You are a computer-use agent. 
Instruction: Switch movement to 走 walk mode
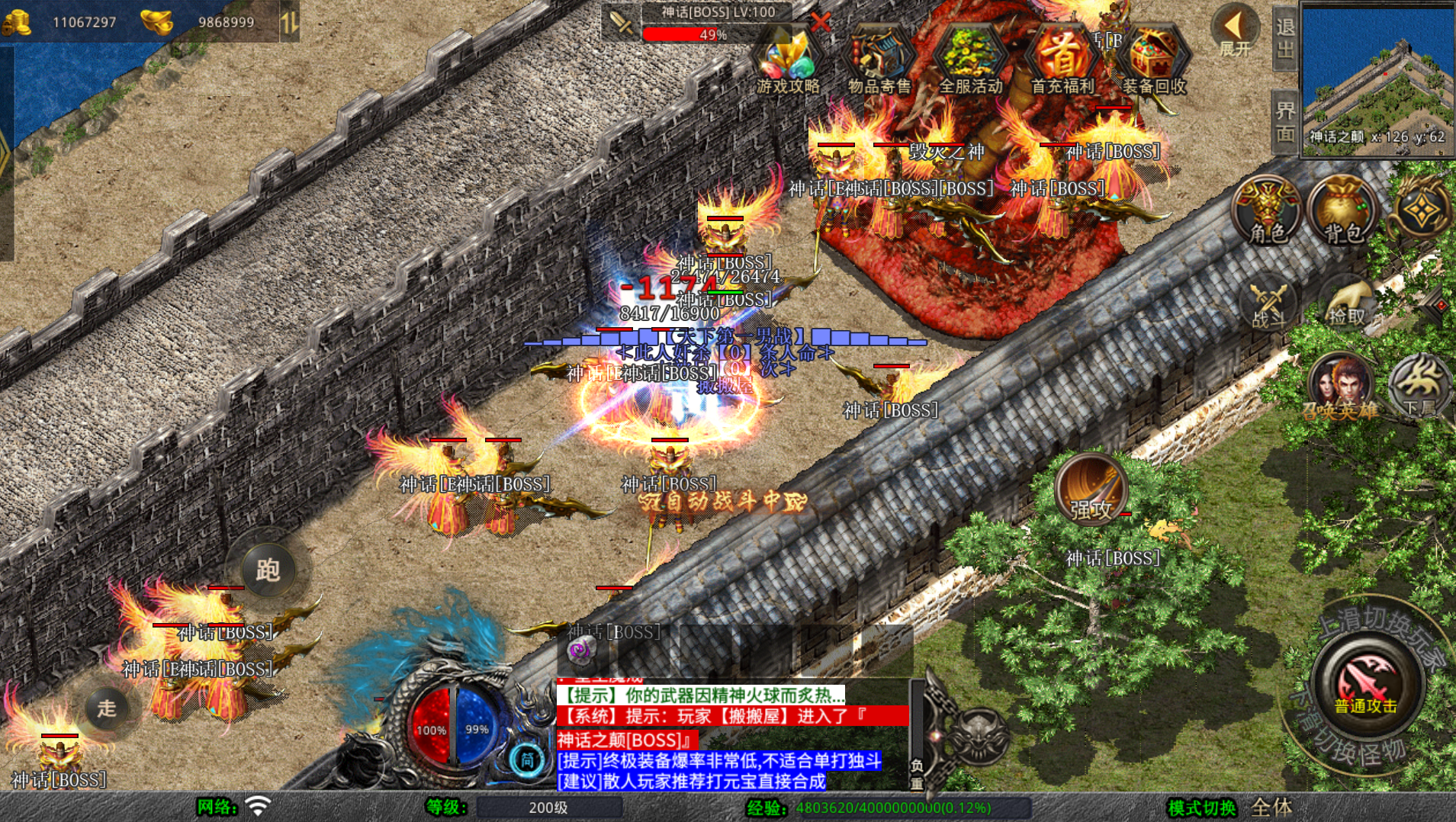coord(107,708)
